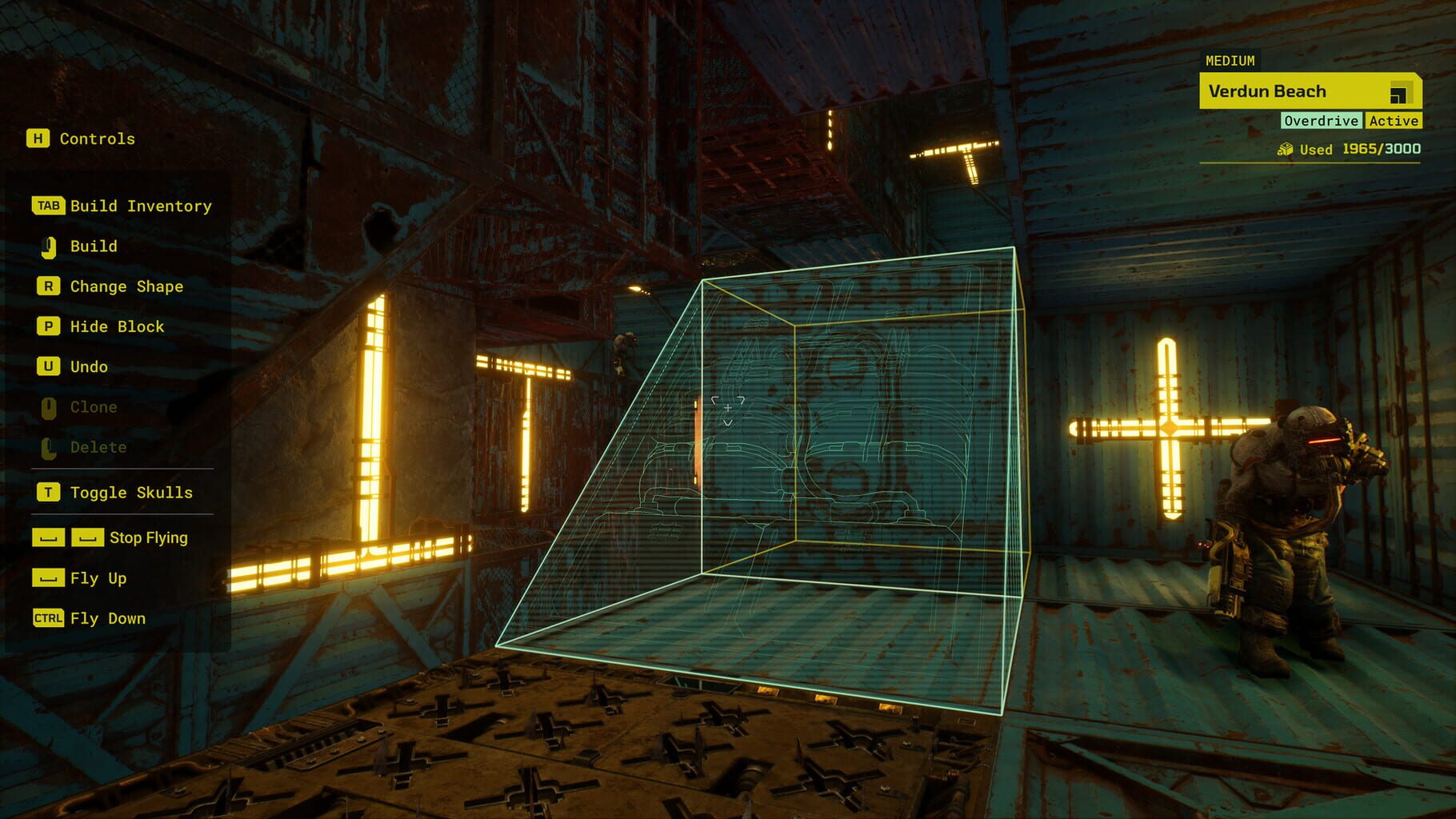Click the Used 1965/3000 capacity bar
This screenshot has height=819, width=1456.
[x=1352, y=150]
